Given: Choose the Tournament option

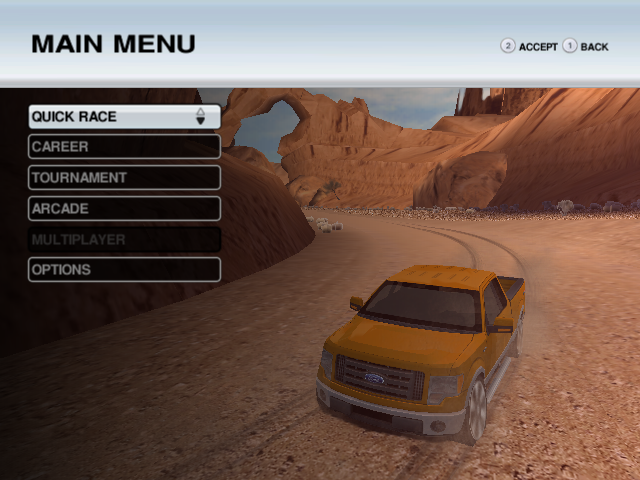Looking at the screenshot, I should click(x=124, y=178).
